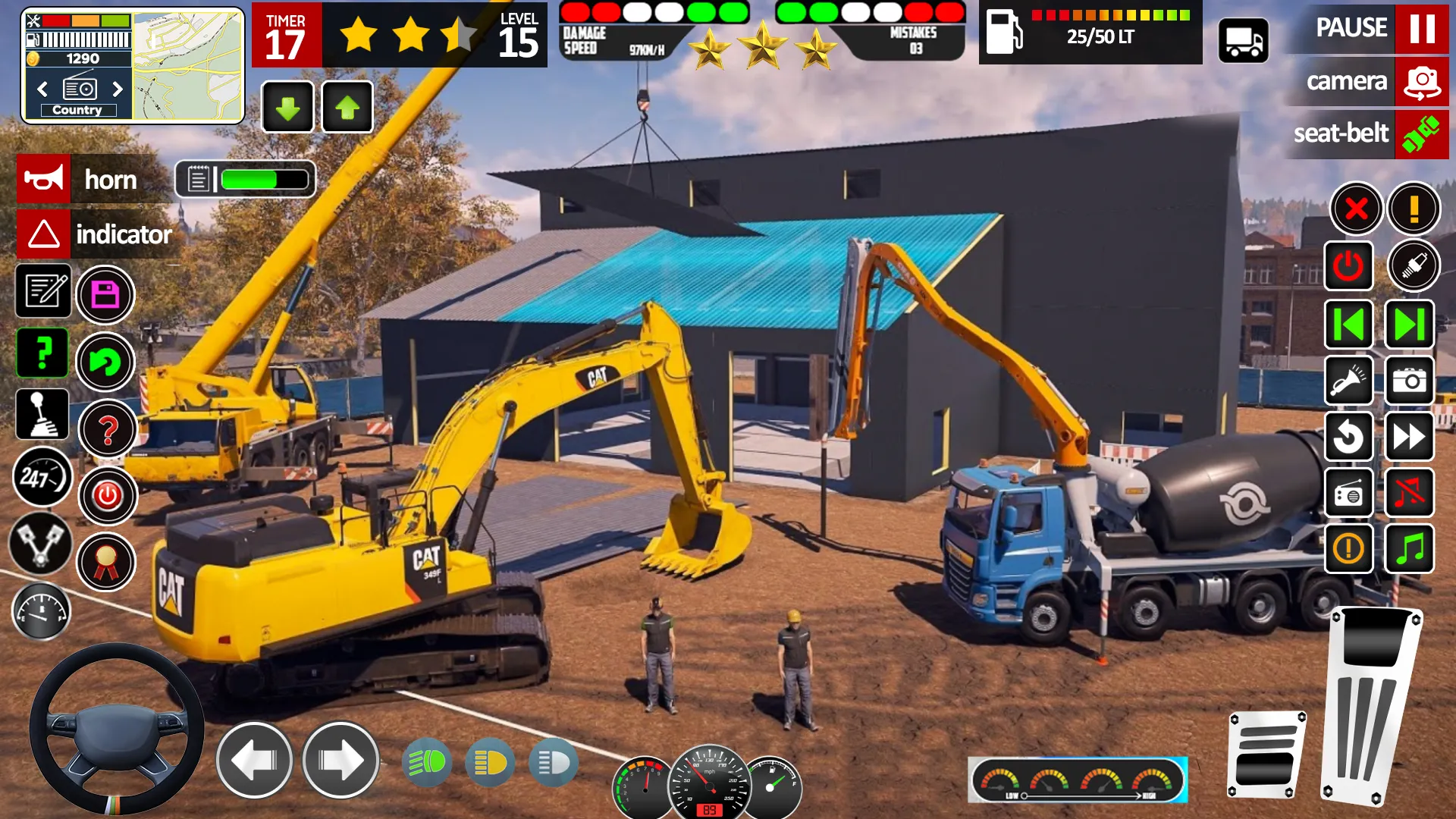The image size is (1456, 819).
Task: Open the photo capture tool
Action: [1409, 381]
